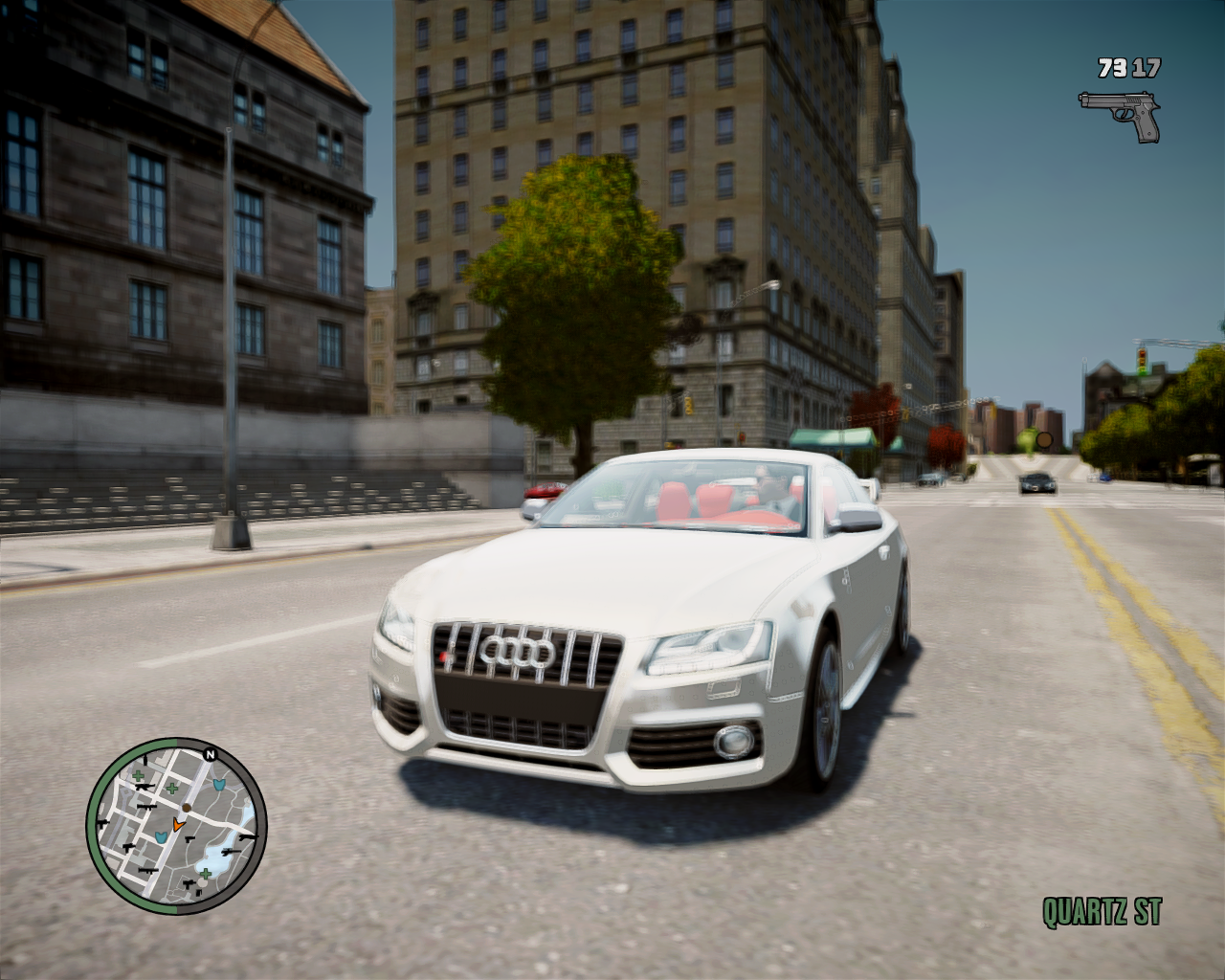Click the brown dot marker on the minimap
Image resolution: width=1225 pixels, height=980 pixels.
[x=187, y=809]
